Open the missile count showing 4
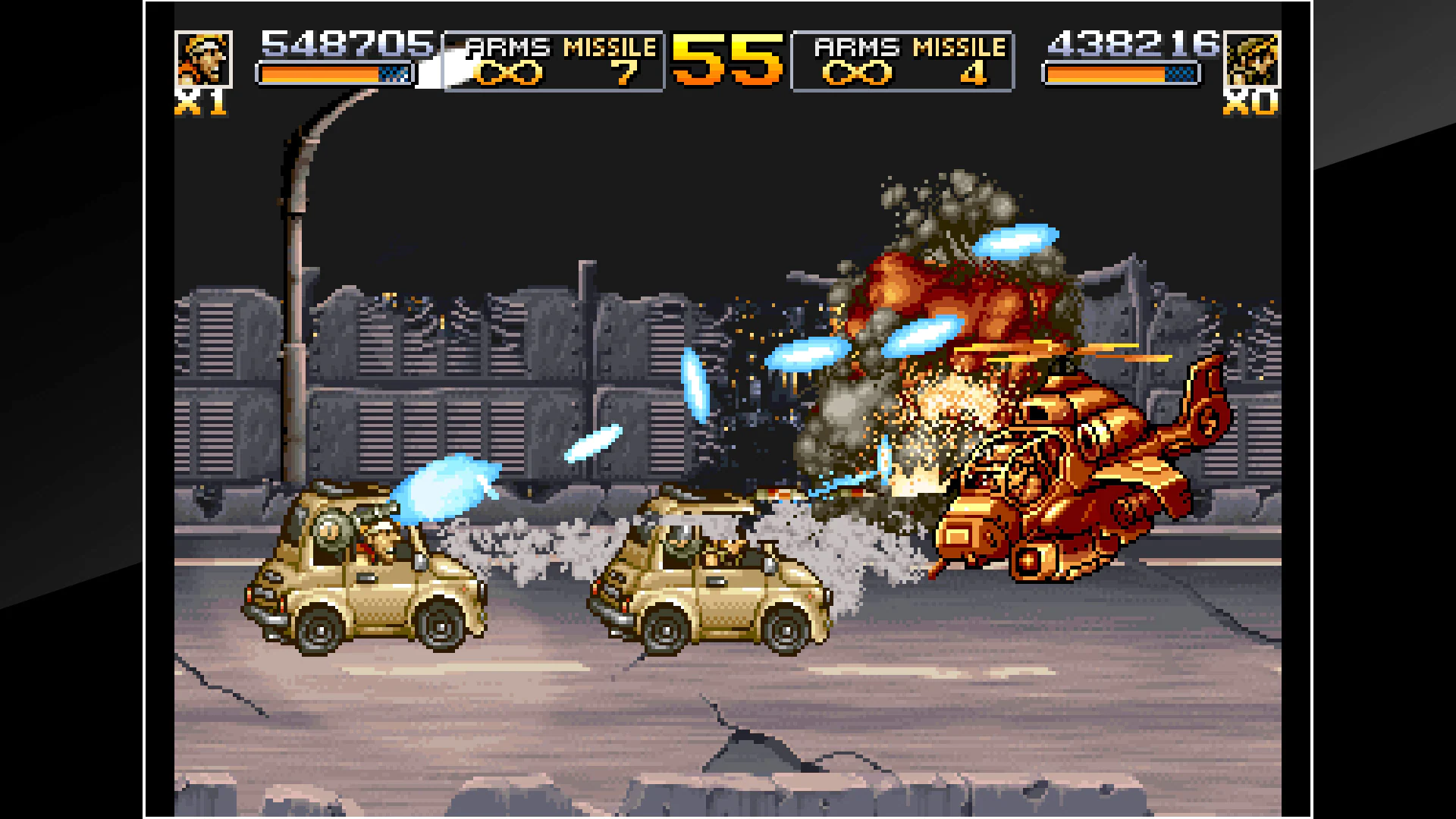Image resolution: width=1456 pixels, height=819 pixels. tap(976, 74)
